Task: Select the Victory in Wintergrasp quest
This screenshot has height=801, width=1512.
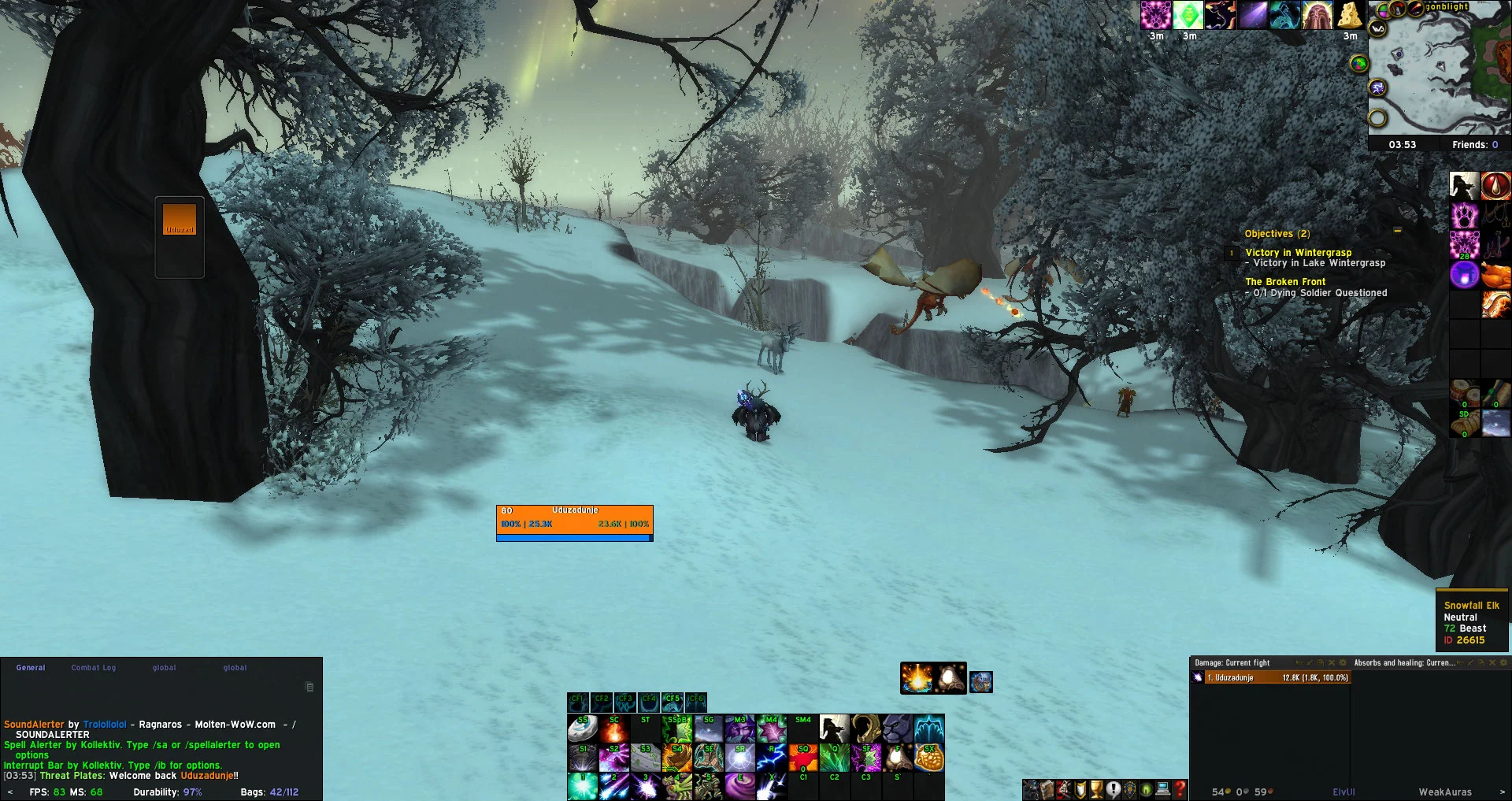Action: (x=1298, y=253)
